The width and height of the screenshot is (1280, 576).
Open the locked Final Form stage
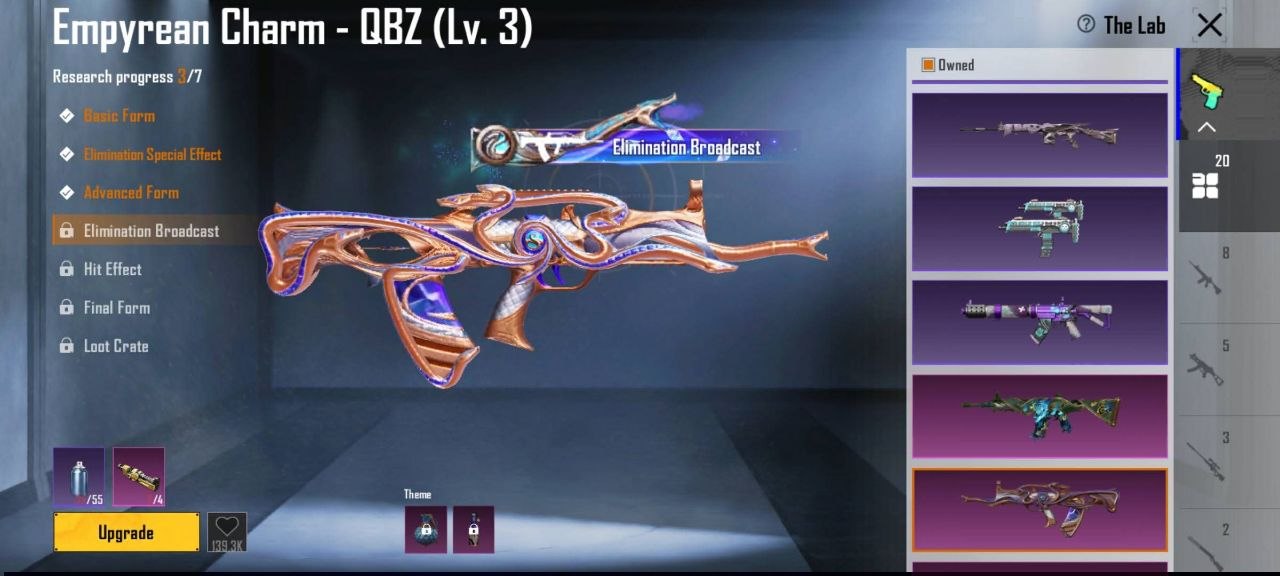coord(116,308)
